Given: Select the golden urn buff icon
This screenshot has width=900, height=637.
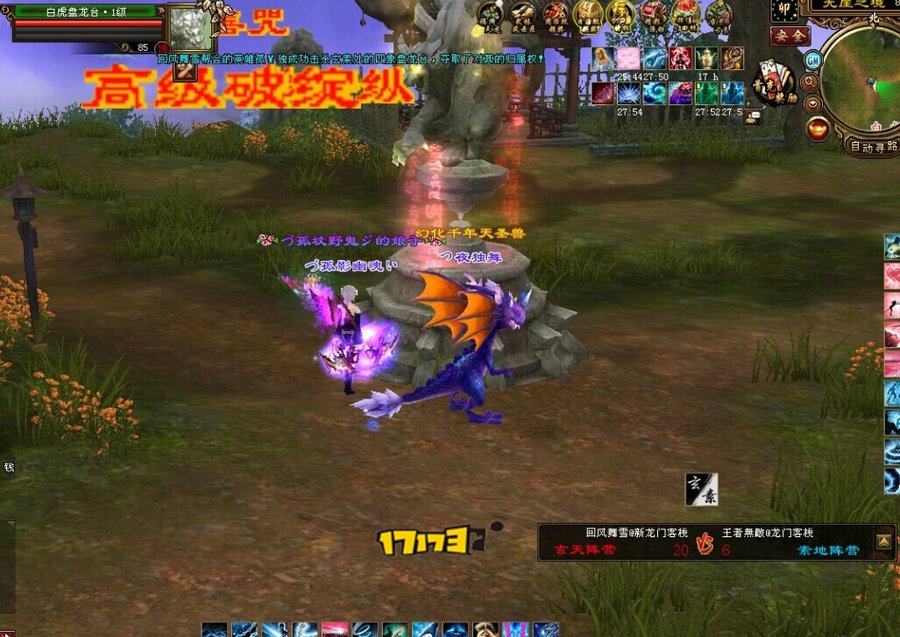Looking at the screenshot, I should 706,59.
